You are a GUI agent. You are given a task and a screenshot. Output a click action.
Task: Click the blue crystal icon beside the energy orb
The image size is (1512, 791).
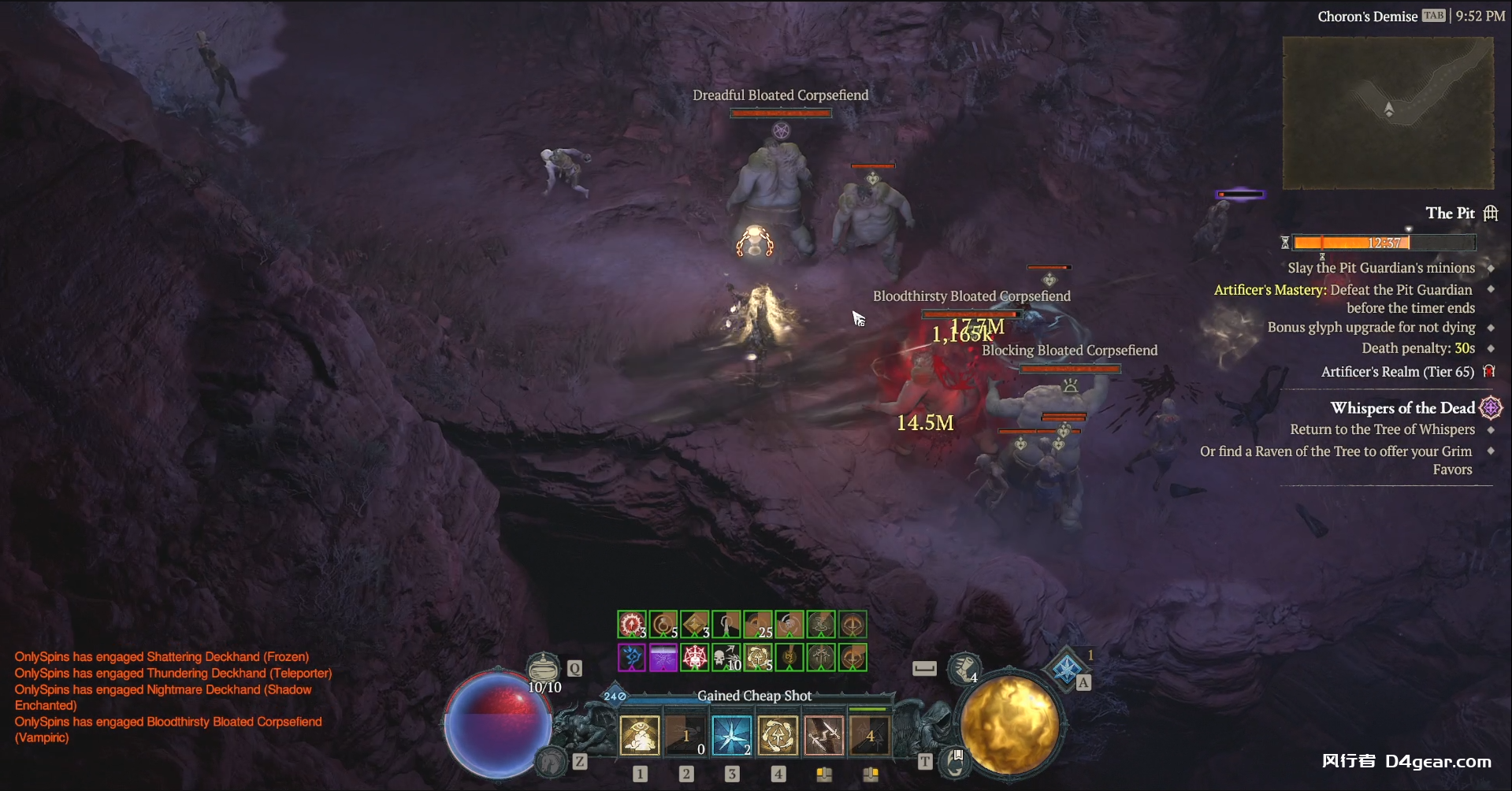pos(1066,669)
